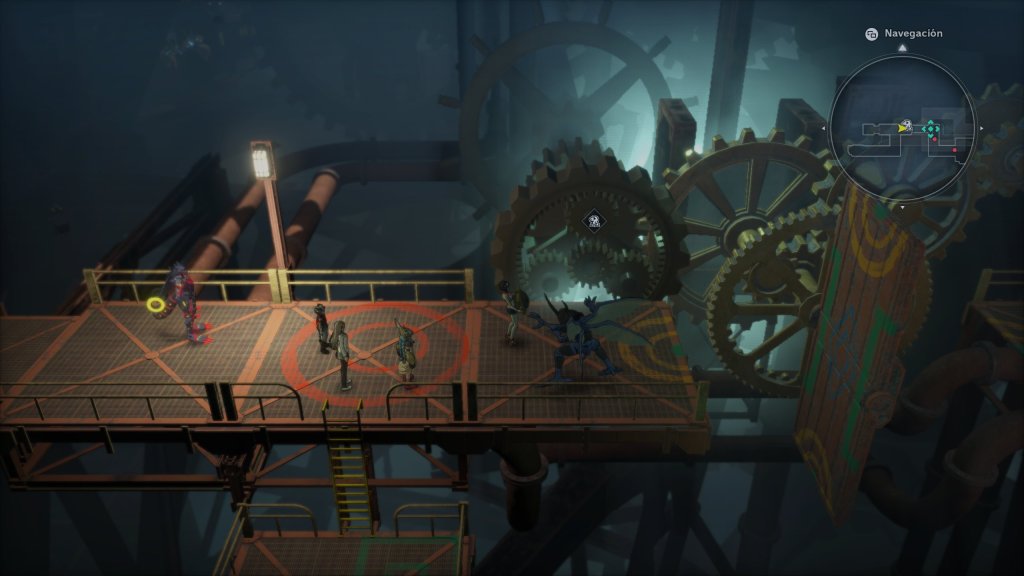
Task: Click the teal diamond objective marker on minimap
Action: point(931,128)
